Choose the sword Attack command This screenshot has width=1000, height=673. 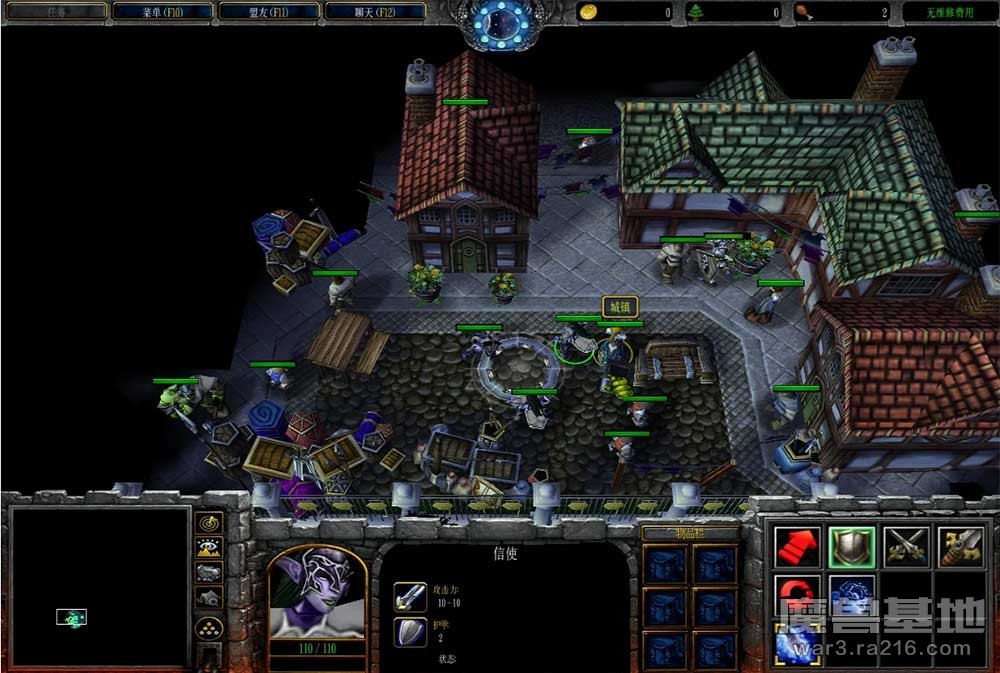point(960,547)
